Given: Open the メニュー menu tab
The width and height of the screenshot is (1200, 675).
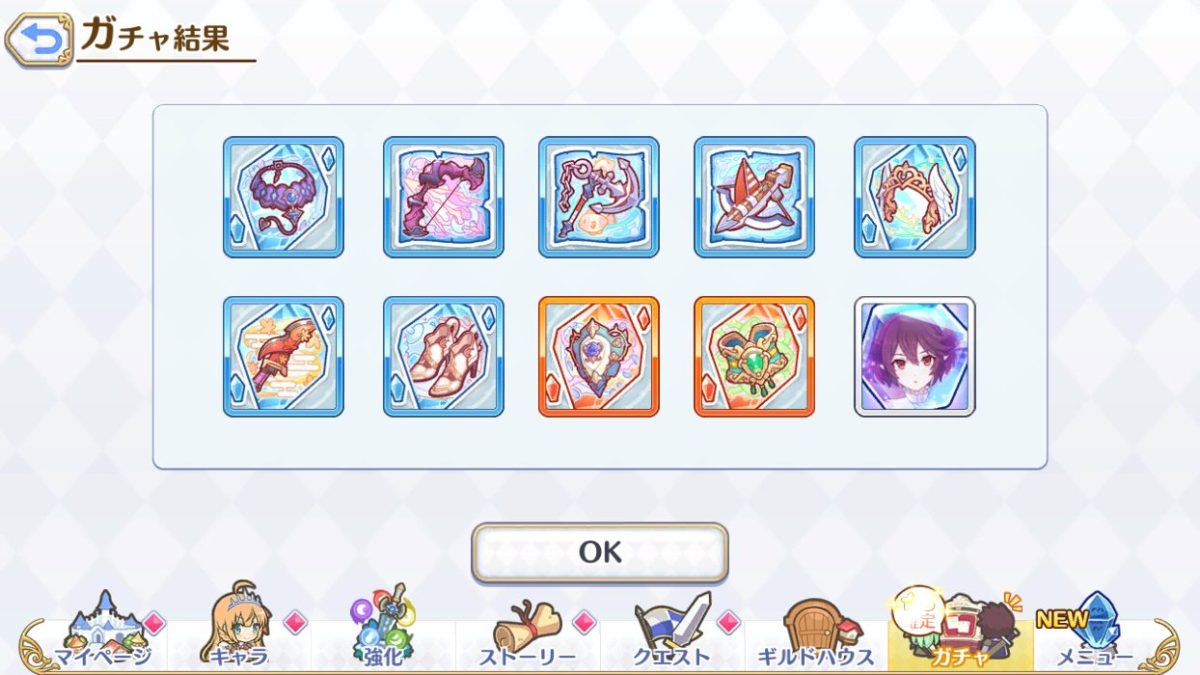Looking at the screenshot, I should point(1092,634).
